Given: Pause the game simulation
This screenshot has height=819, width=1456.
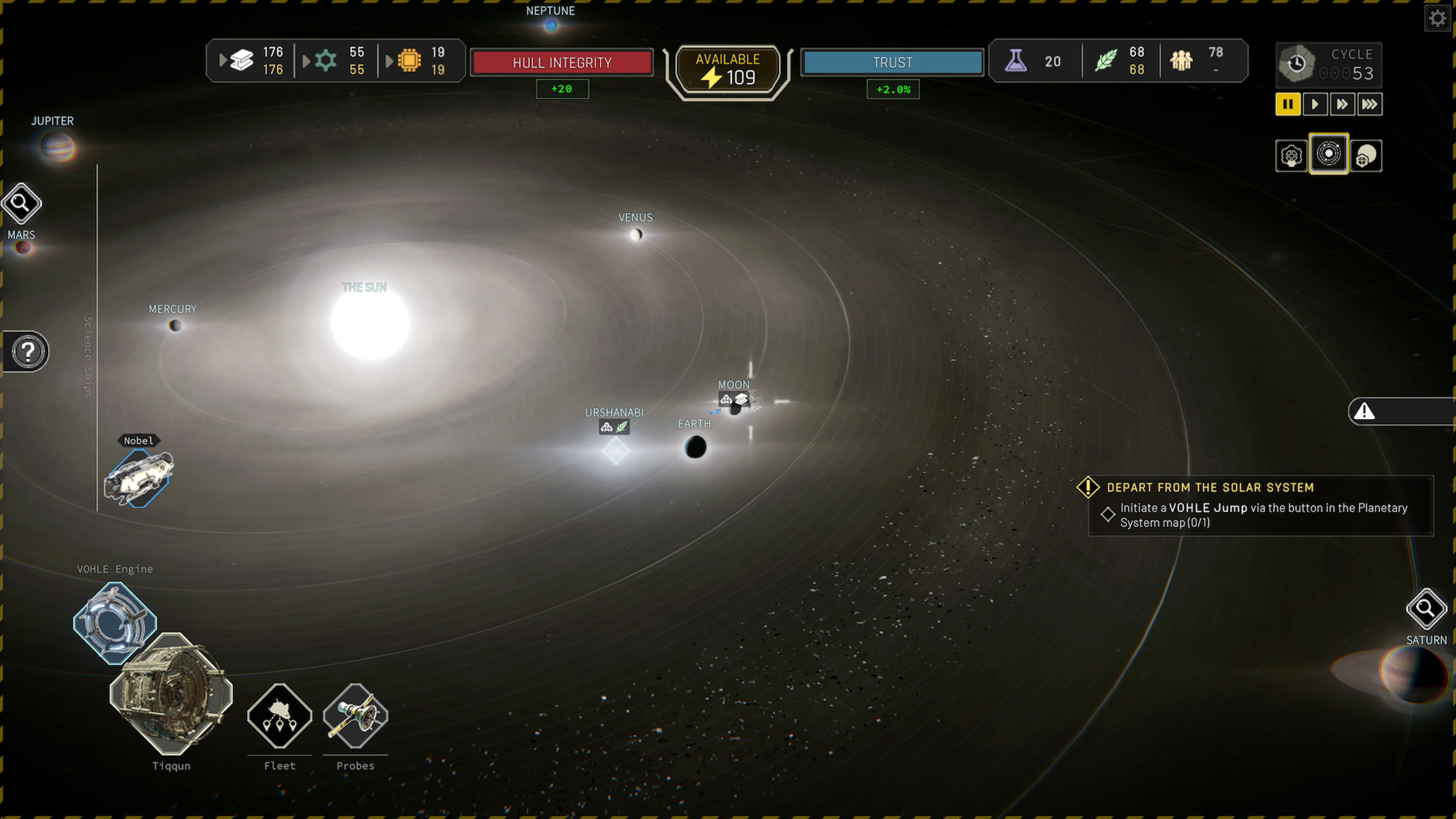Looking at the screenshot, I should (1288, 104).
